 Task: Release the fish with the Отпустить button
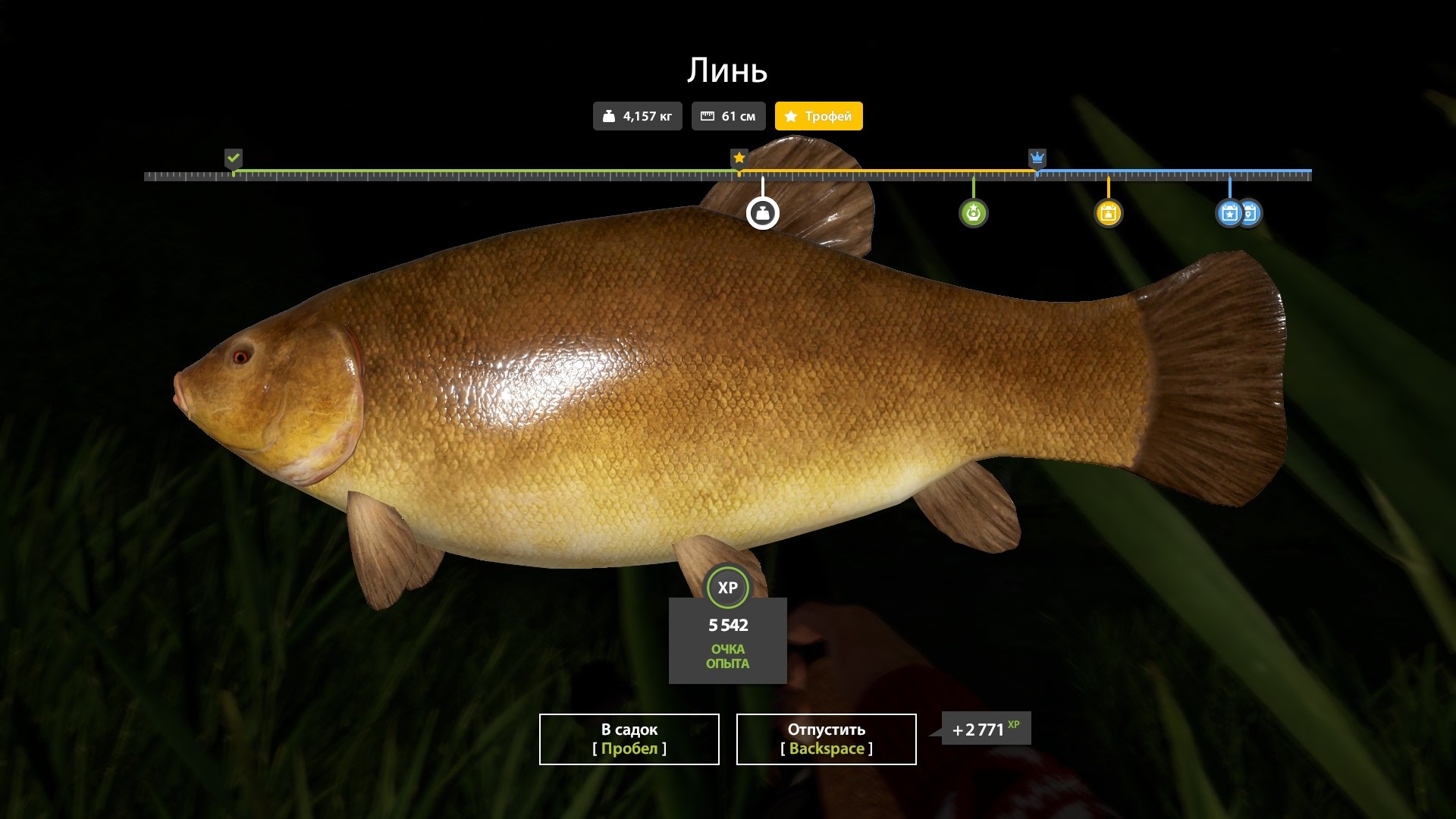[826, 739]
